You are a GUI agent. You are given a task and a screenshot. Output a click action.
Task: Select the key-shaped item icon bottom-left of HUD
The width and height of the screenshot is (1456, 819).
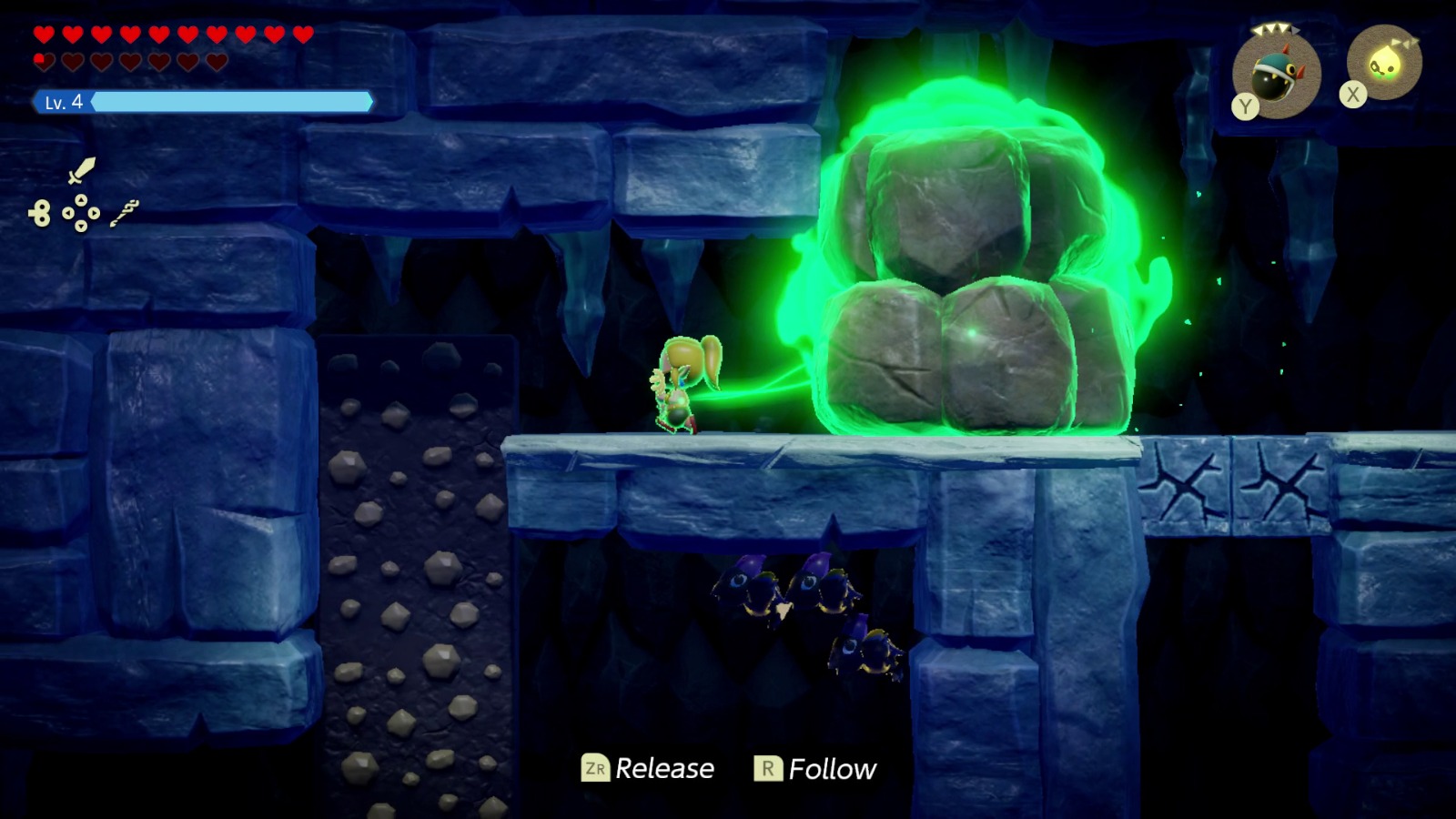tap(42, 213)
